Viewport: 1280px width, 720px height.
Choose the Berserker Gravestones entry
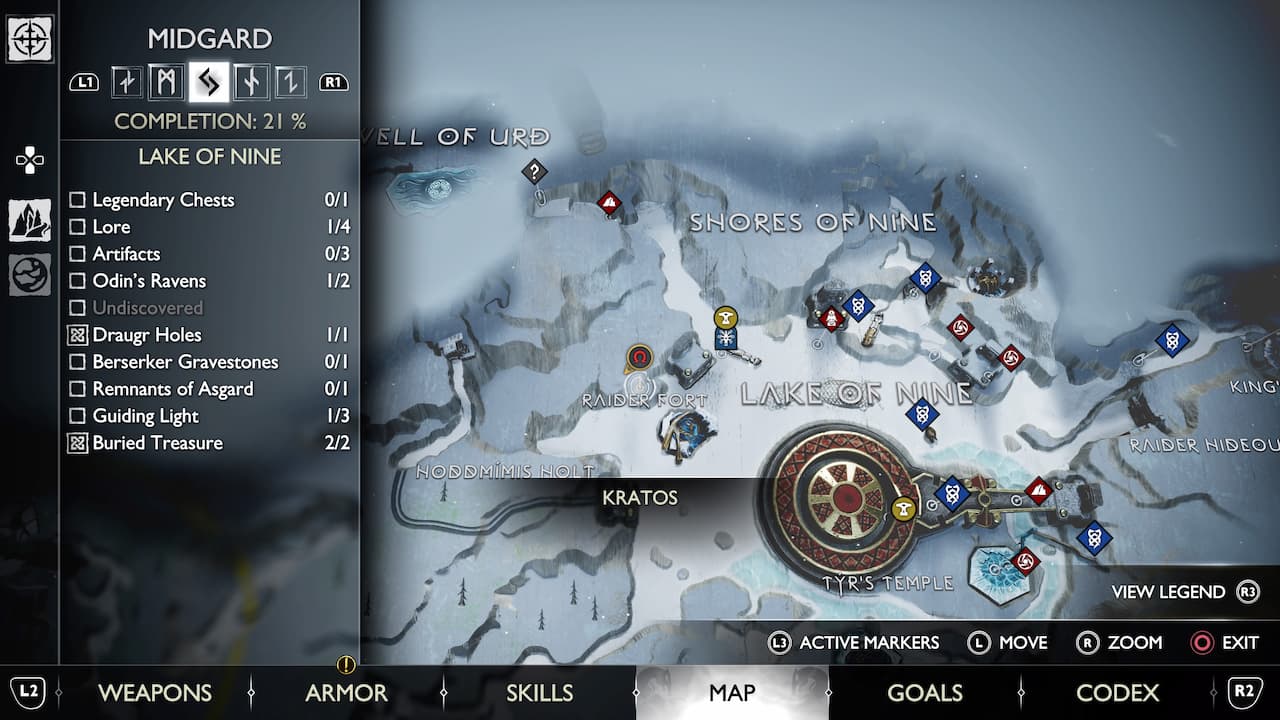(185, 362)
